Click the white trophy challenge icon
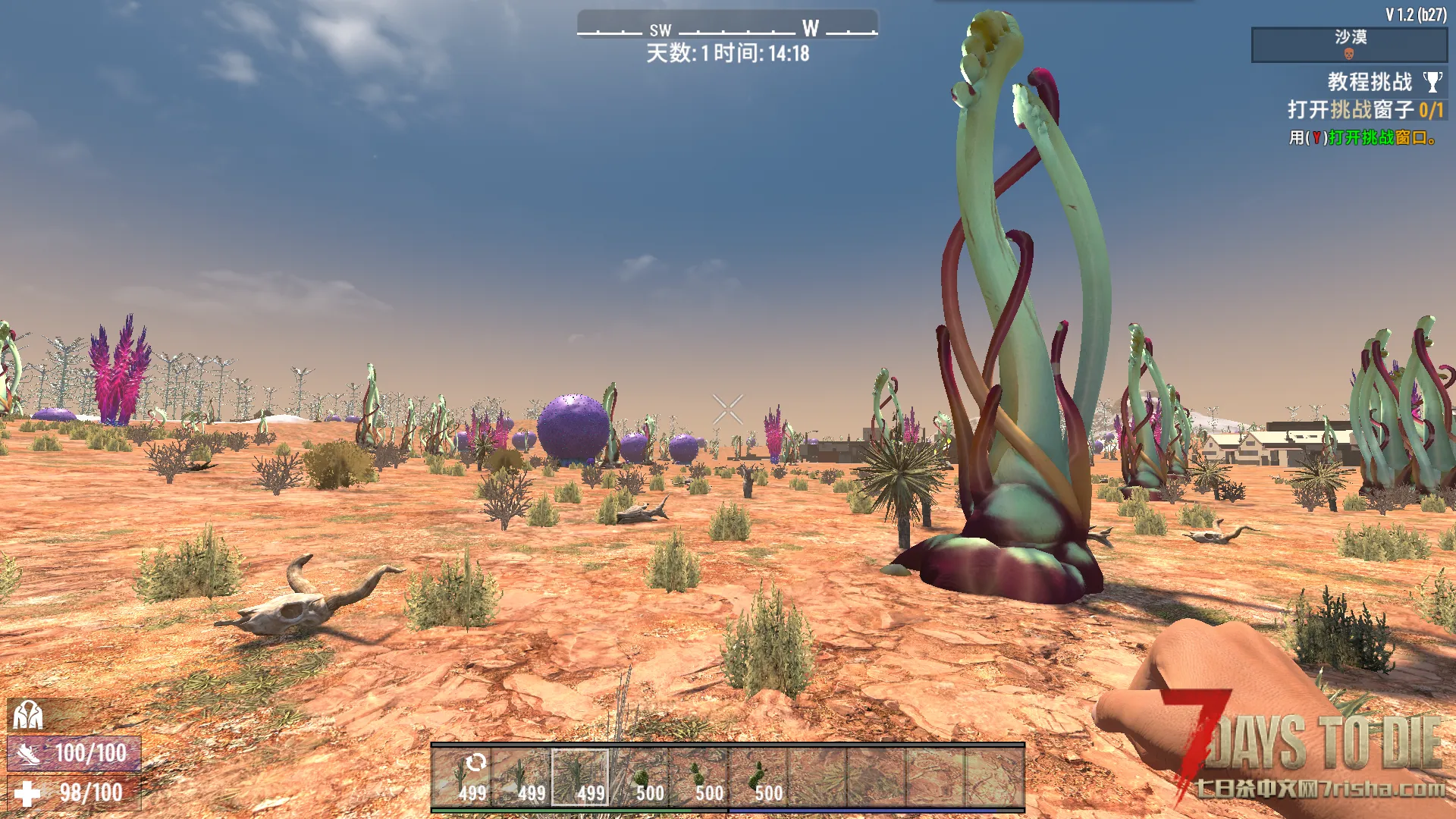Viewport: 1456px width, 819px height. pyautogui.click(x=1432, y=82)
